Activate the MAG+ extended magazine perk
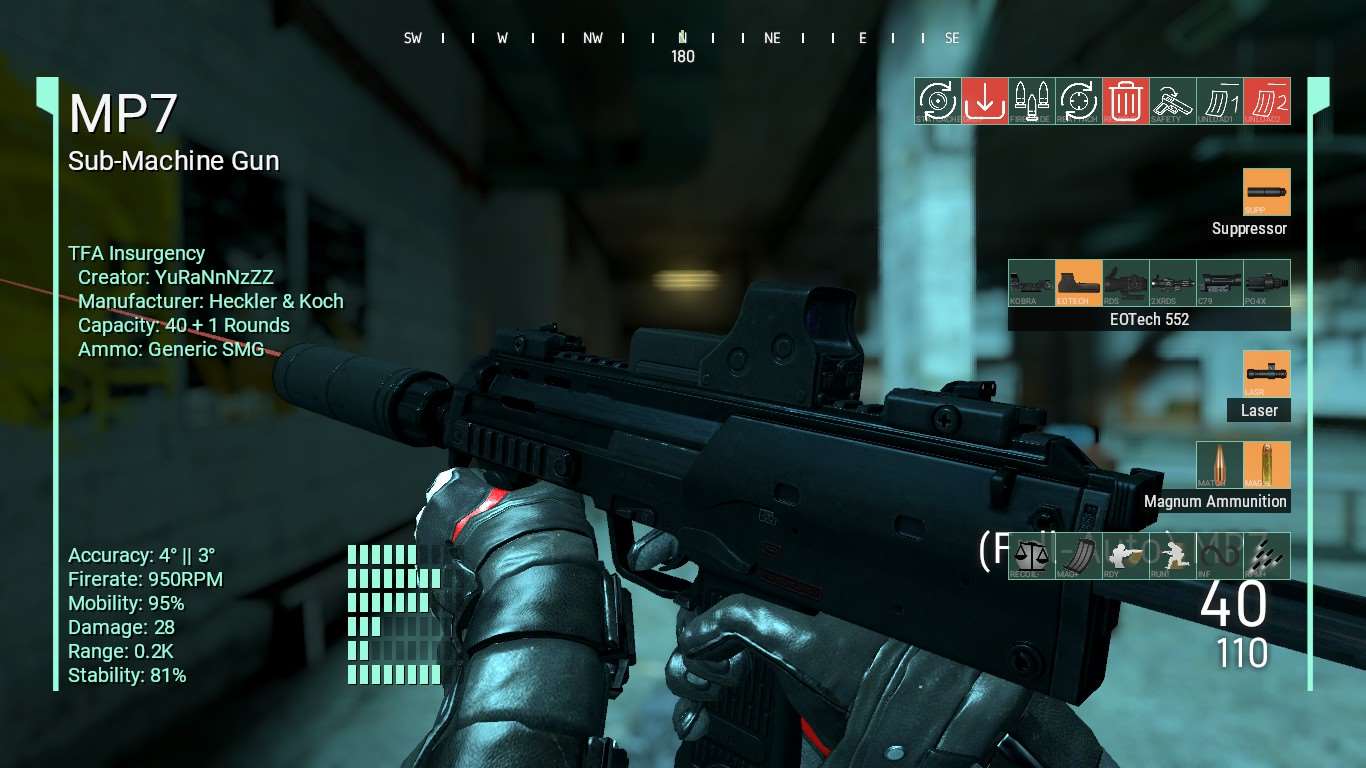This screenshot has height=768, width=1366. tap(1078, 556)
